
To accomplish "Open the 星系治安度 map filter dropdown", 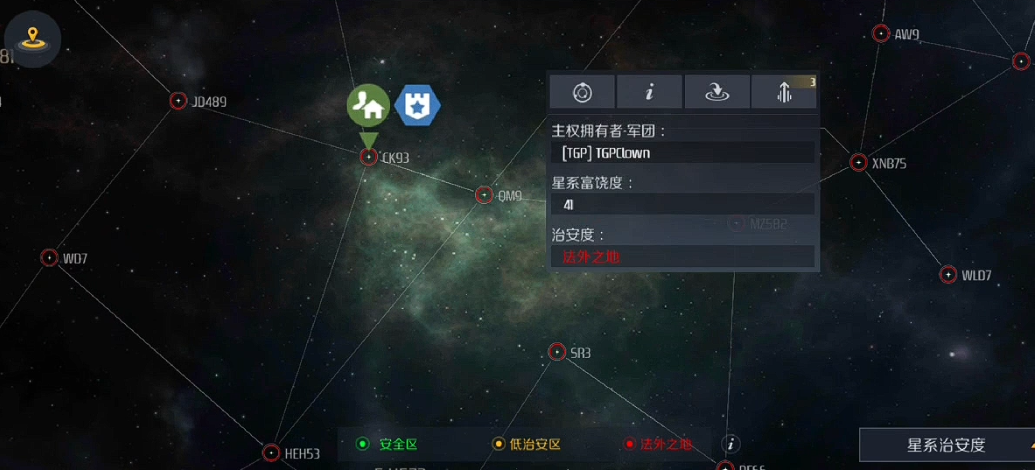I will pos(946,446).
